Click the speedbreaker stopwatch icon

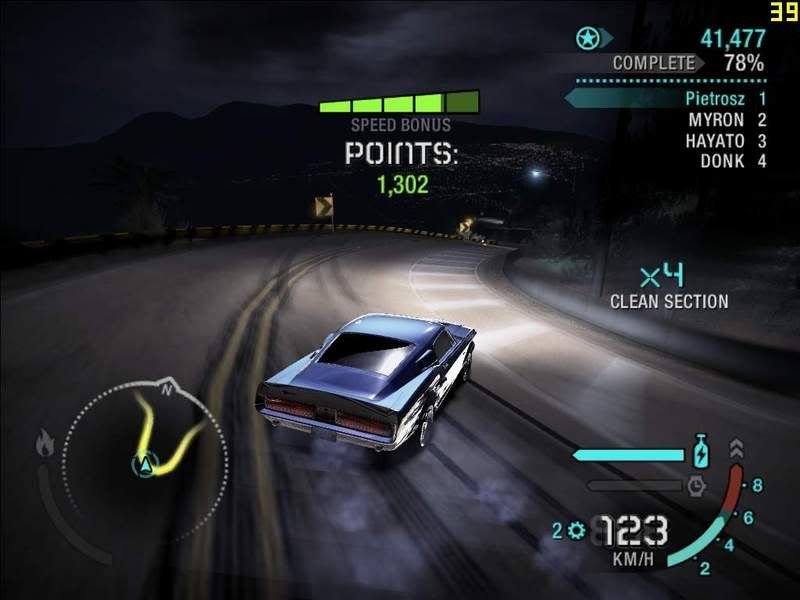coord(698,486)
